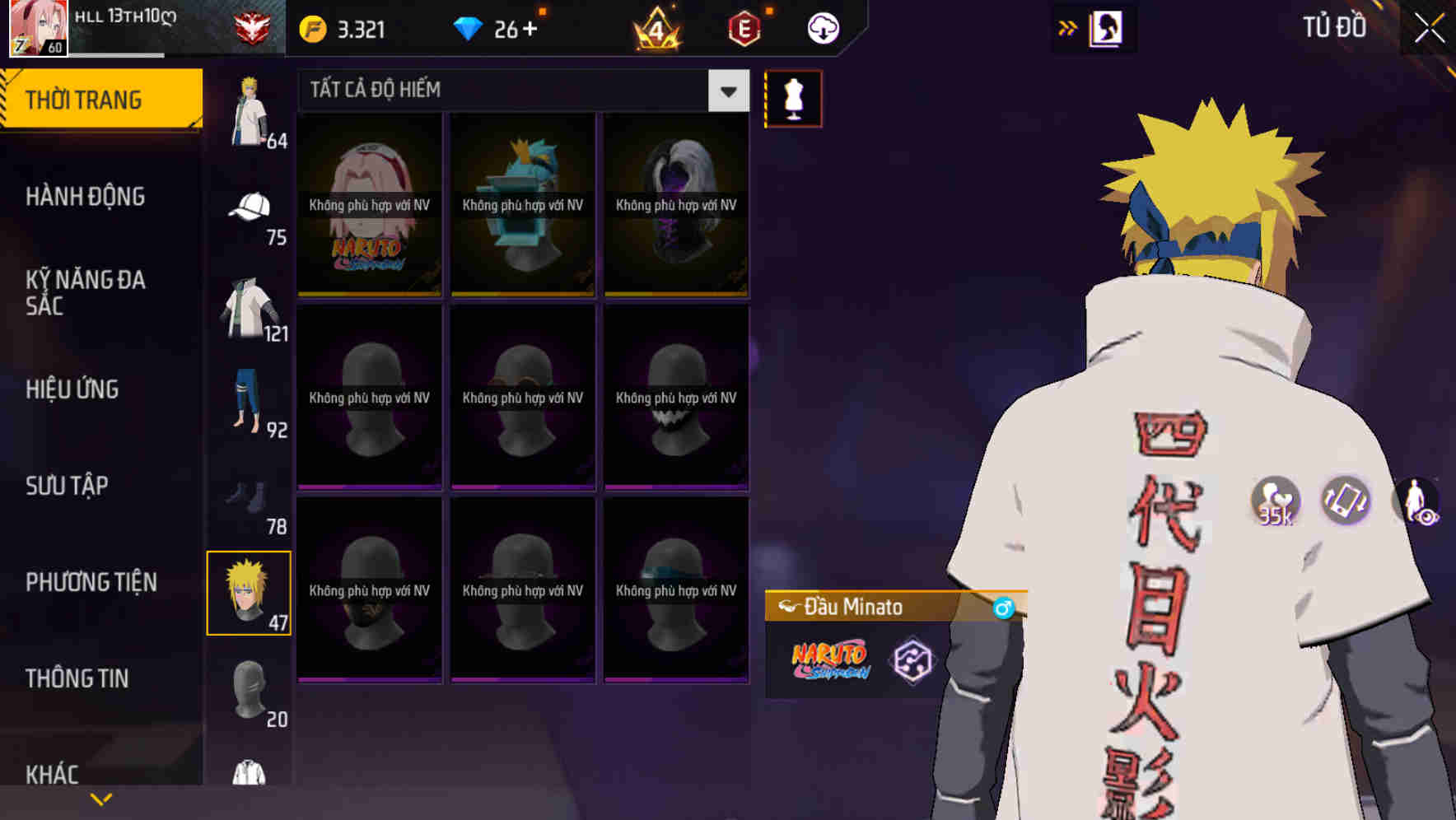Switch to the HIỆU ỨNG tab
This screenshot has width=1456, height=820.
pyautogui.click(x=72, y=389)
